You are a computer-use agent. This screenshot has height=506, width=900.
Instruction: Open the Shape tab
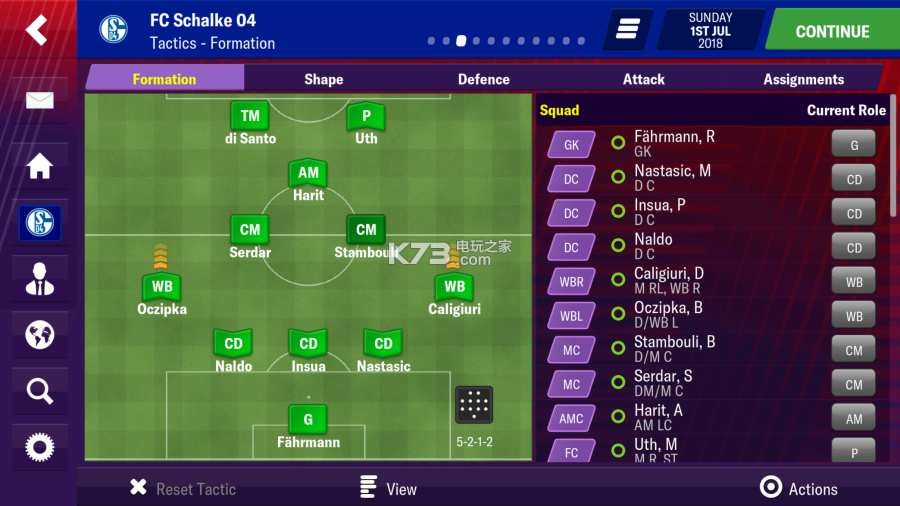coord(323,79)
